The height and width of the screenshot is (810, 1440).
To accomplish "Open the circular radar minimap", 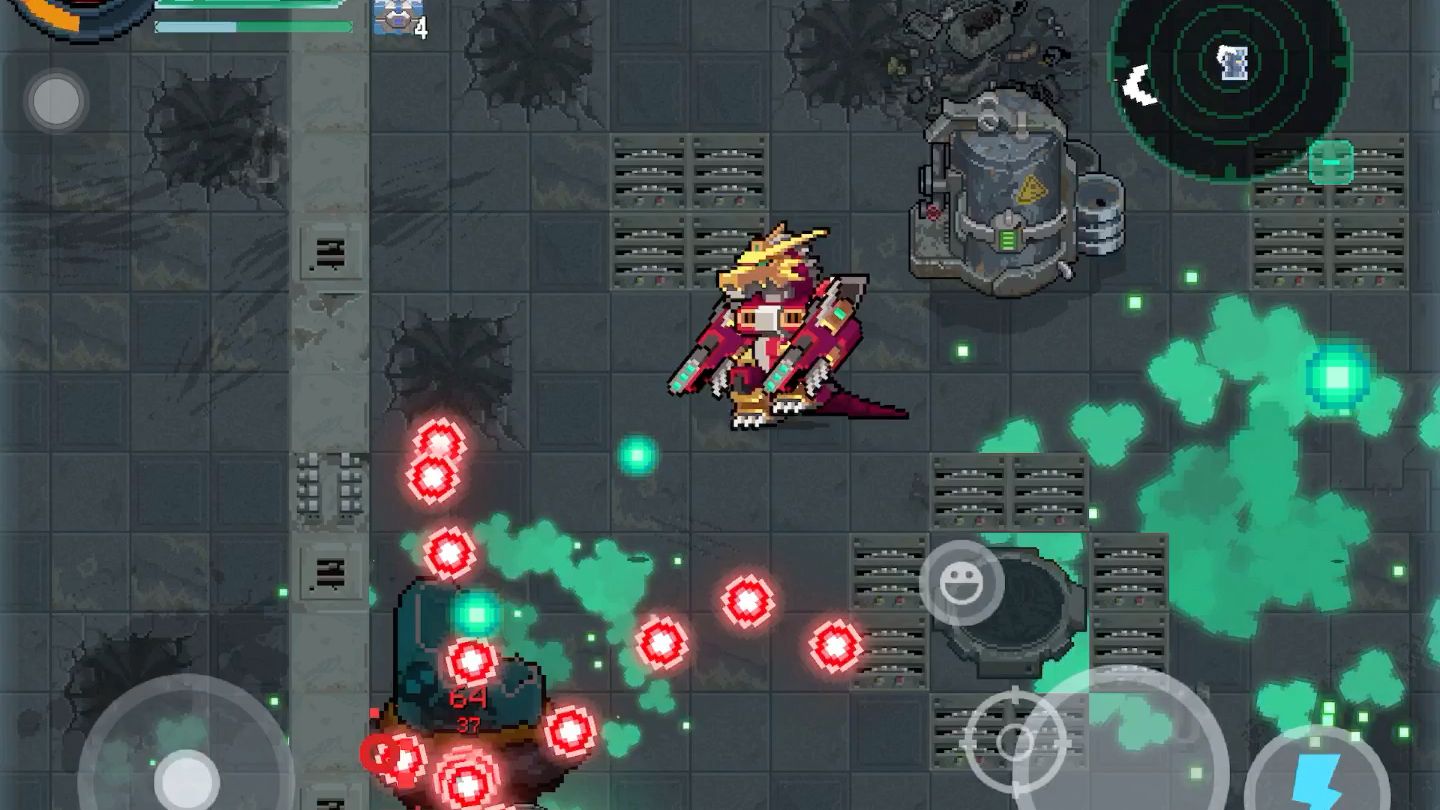I will tap(1230, 70).
